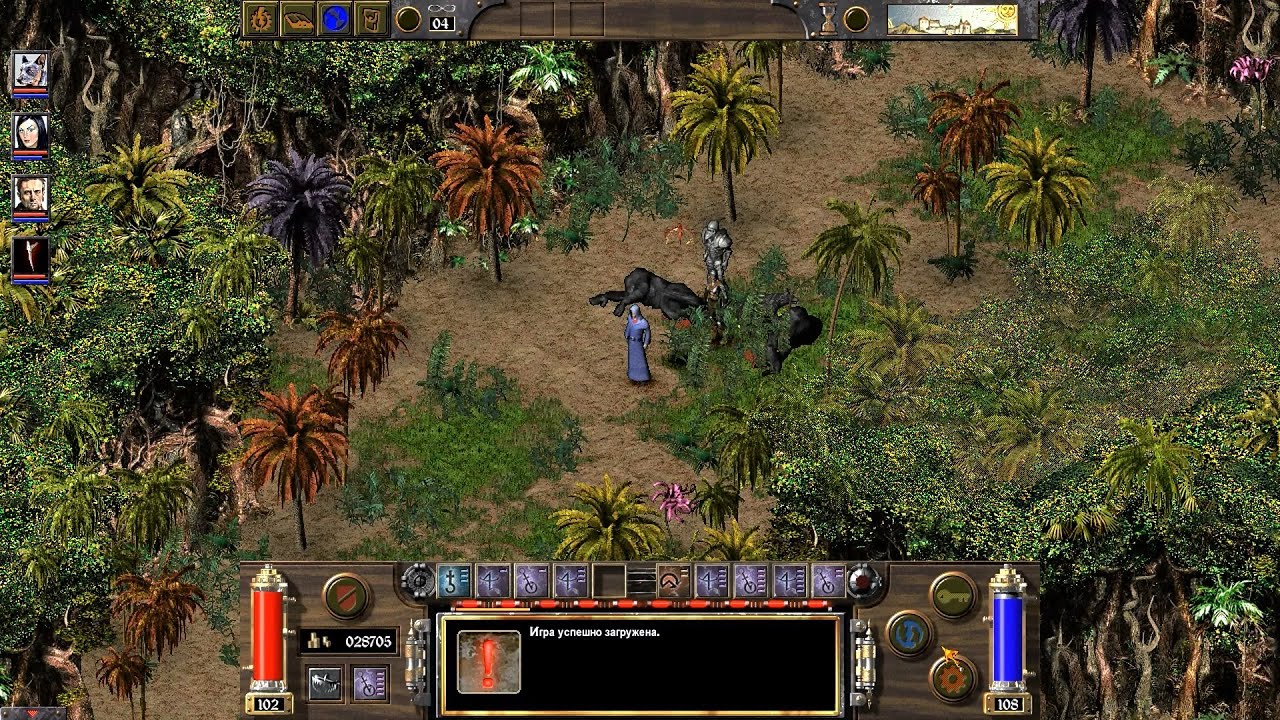This screenshot has width=1280, height=720.
Task: Click the red shield emblem on the bottom bar
Action: coord(345,594)
